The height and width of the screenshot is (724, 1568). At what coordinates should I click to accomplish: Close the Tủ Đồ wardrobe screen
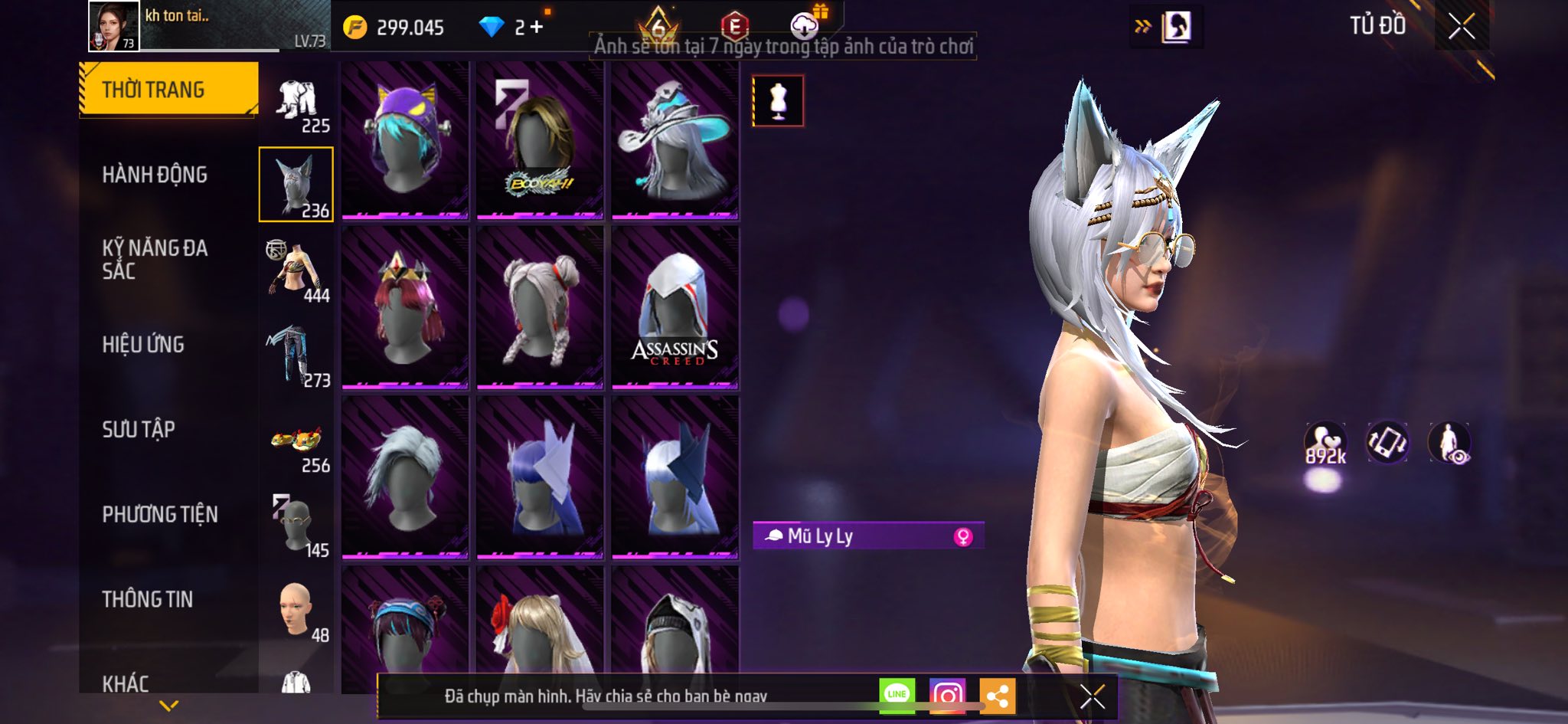(x=1461, y=27)
